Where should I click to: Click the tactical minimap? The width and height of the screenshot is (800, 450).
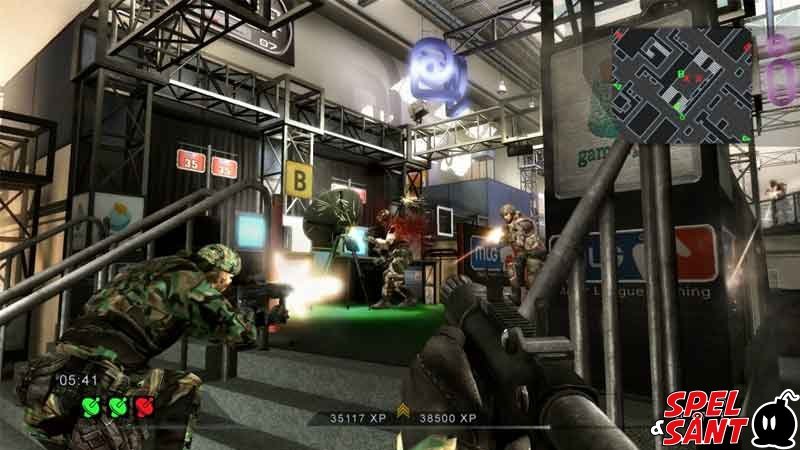tap(683, 85)
